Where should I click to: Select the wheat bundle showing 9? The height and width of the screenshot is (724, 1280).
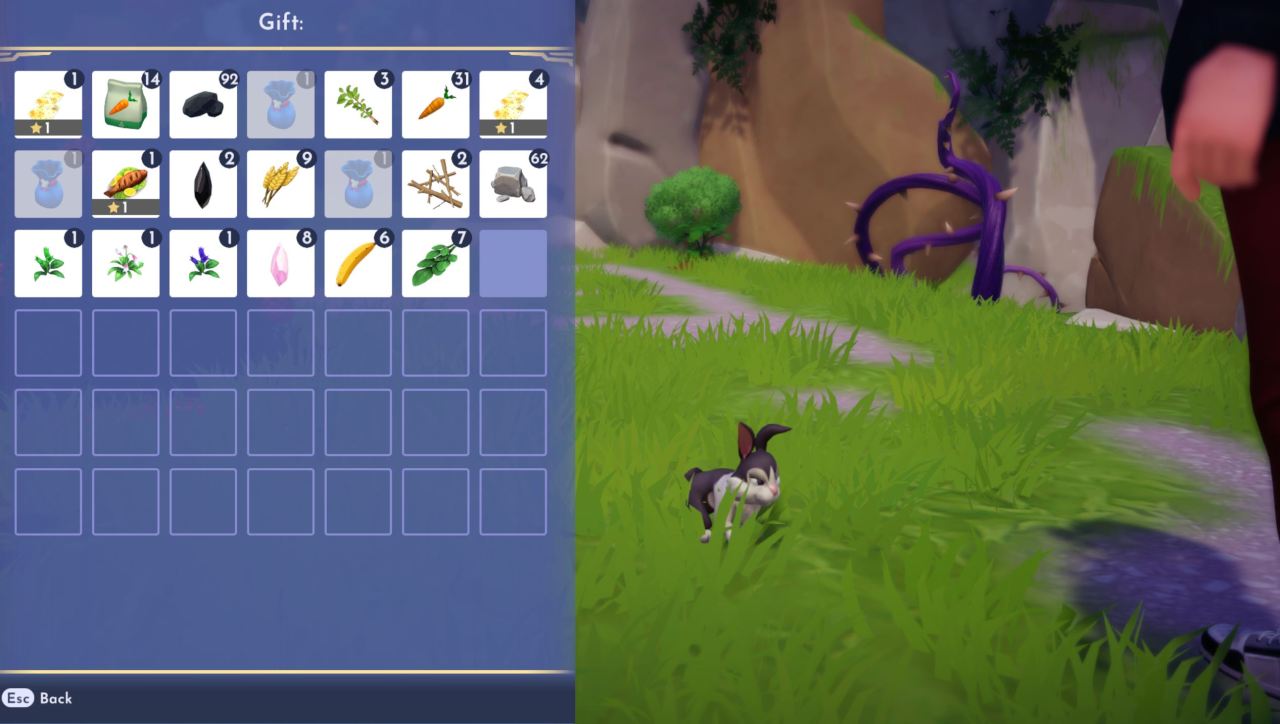point(282,182)
